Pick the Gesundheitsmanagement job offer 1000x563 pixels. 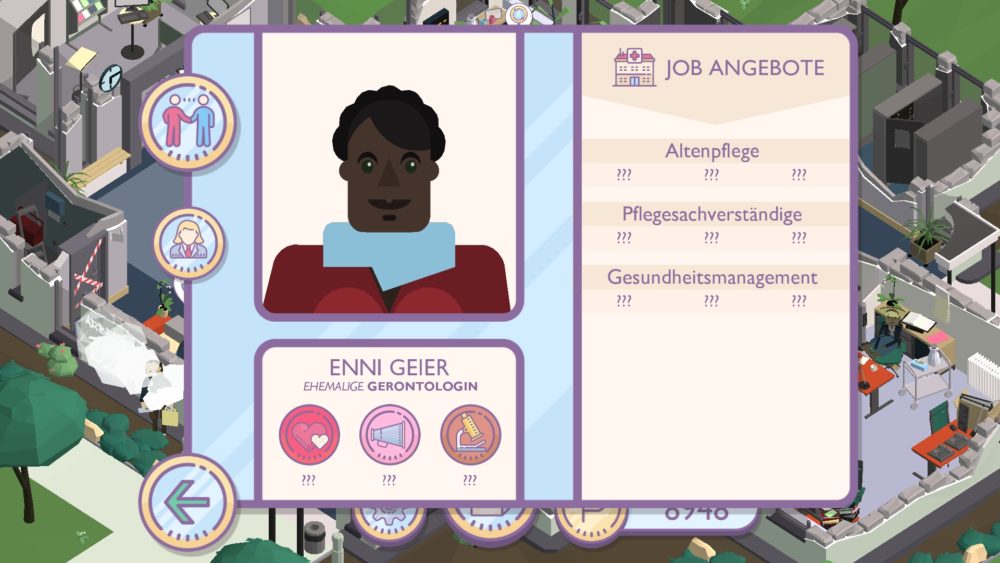pyautogui.click(x=712, y=277)
